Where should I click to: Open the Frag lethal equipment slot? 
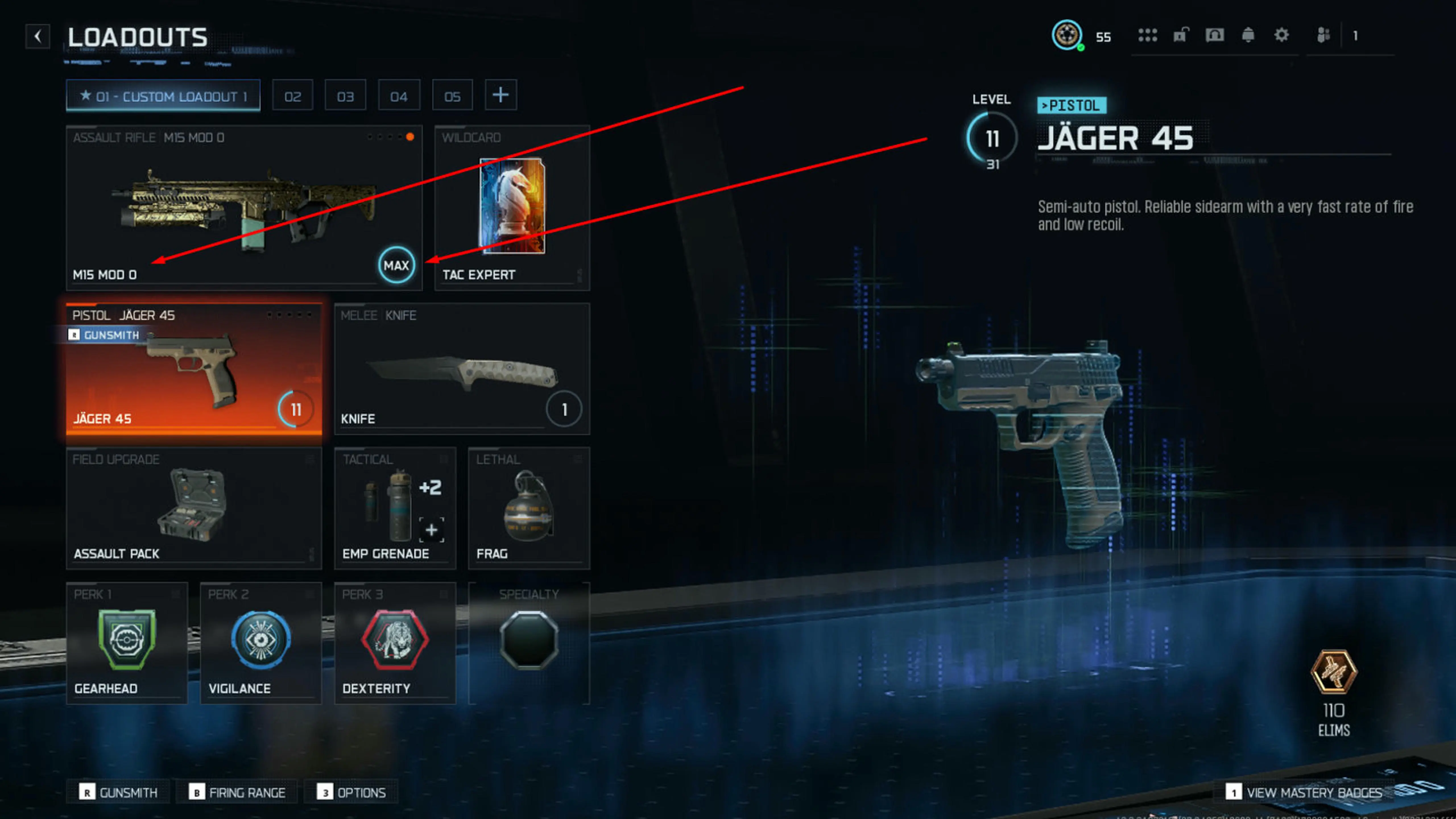528,508
